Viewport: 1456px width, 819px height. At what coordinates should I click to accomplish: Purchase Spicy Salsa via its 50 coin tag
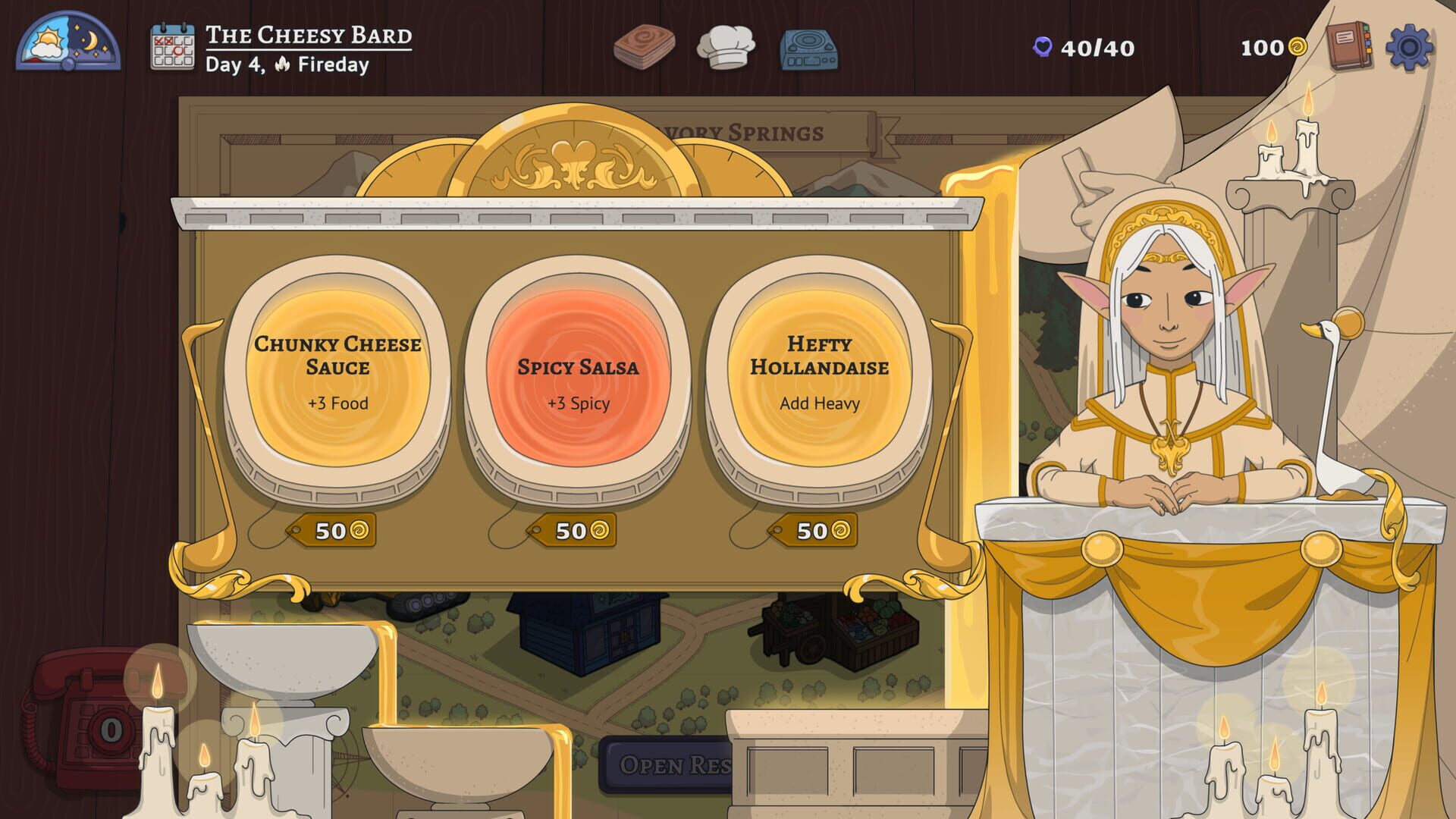point(574,530)
